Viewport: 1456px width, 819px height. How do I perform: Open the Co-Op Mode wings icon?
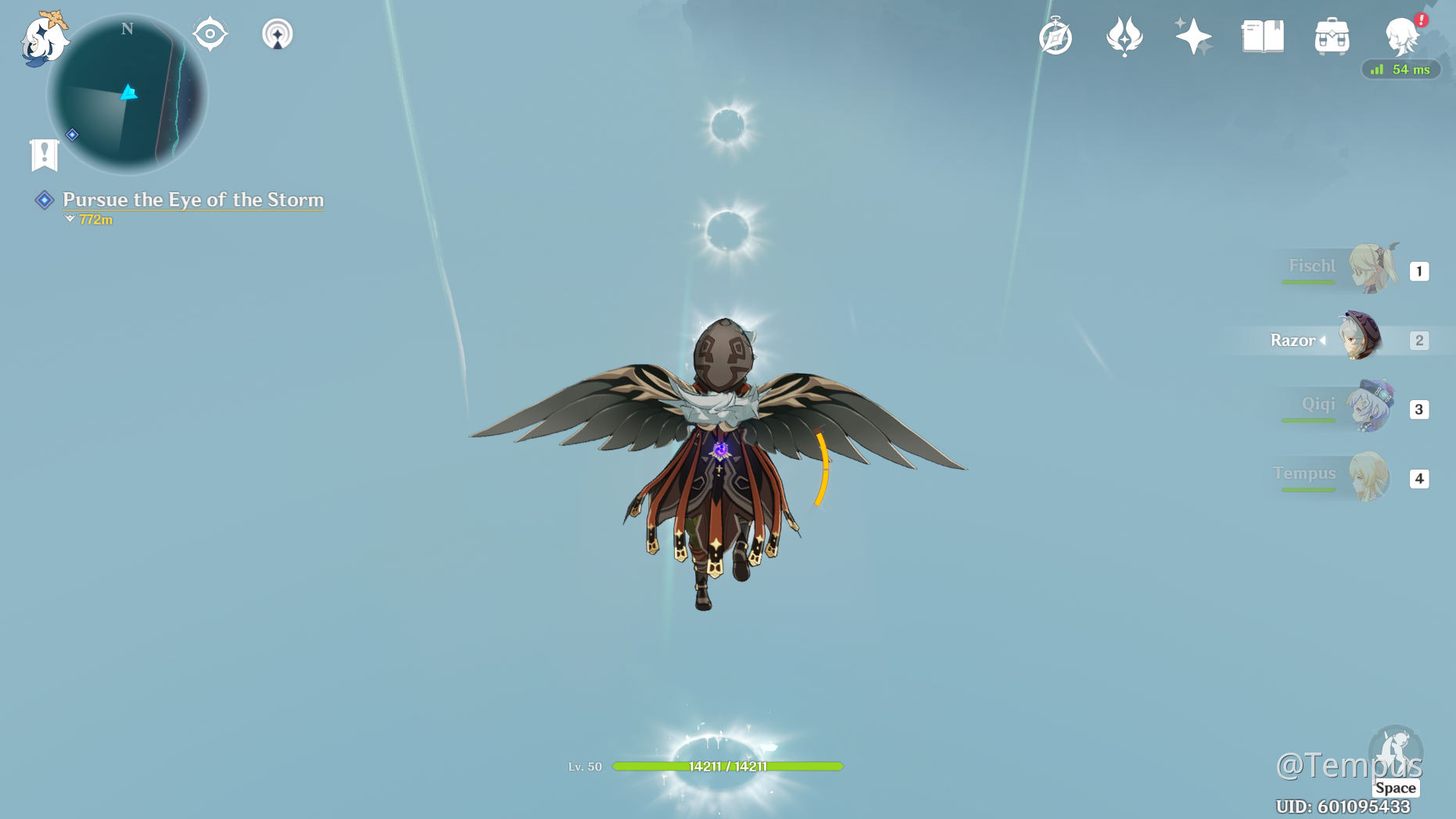1124,36
